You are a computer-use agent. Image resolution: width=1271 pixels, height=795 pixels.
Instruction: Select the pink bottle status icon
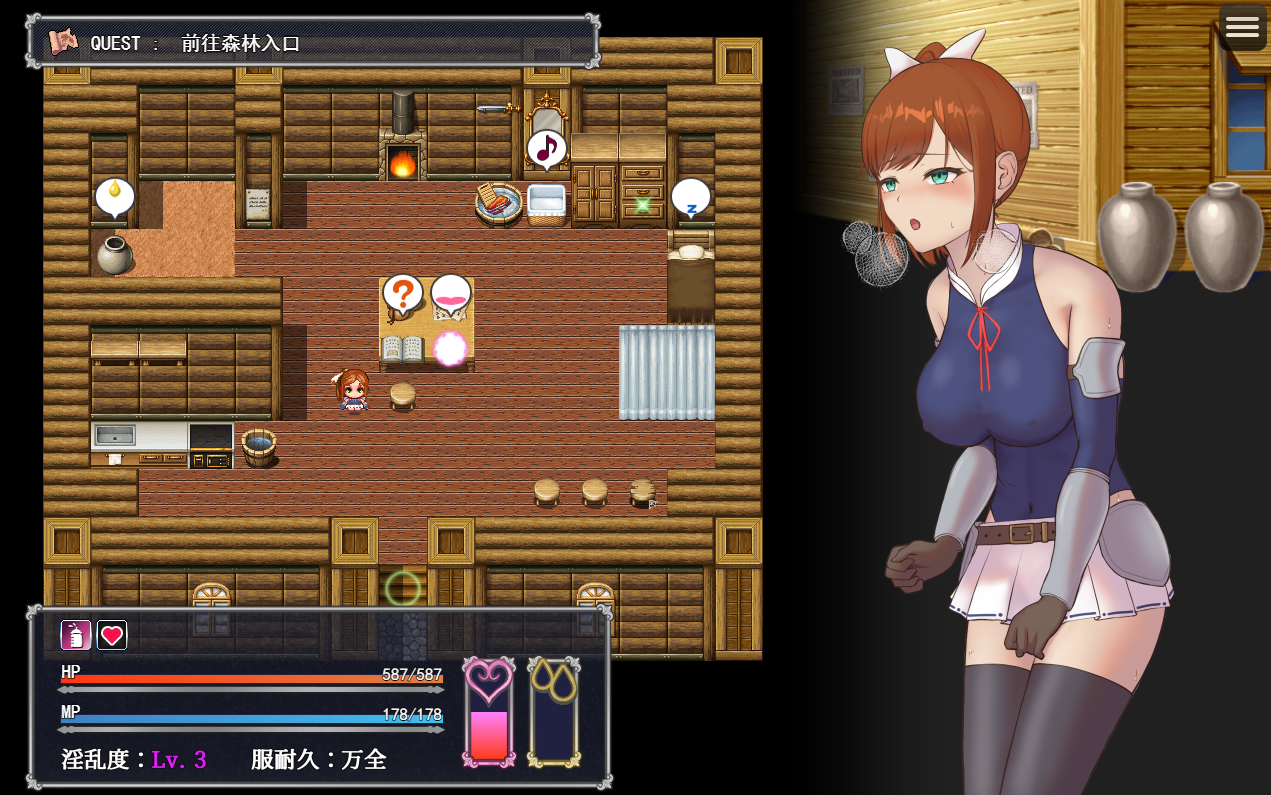pos(76,635)
